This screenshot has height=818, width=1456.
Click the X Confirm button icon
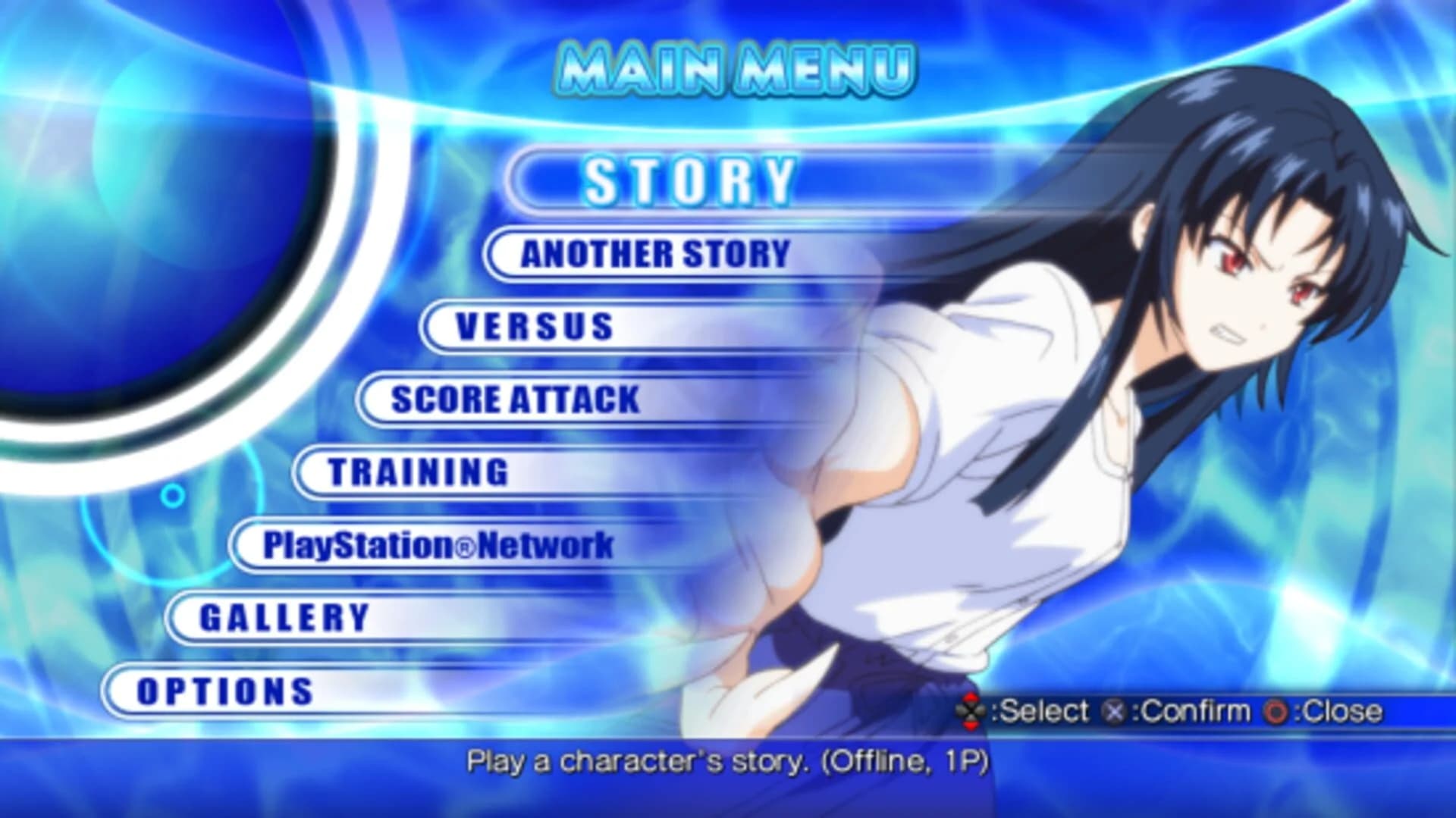(1113, 711)
